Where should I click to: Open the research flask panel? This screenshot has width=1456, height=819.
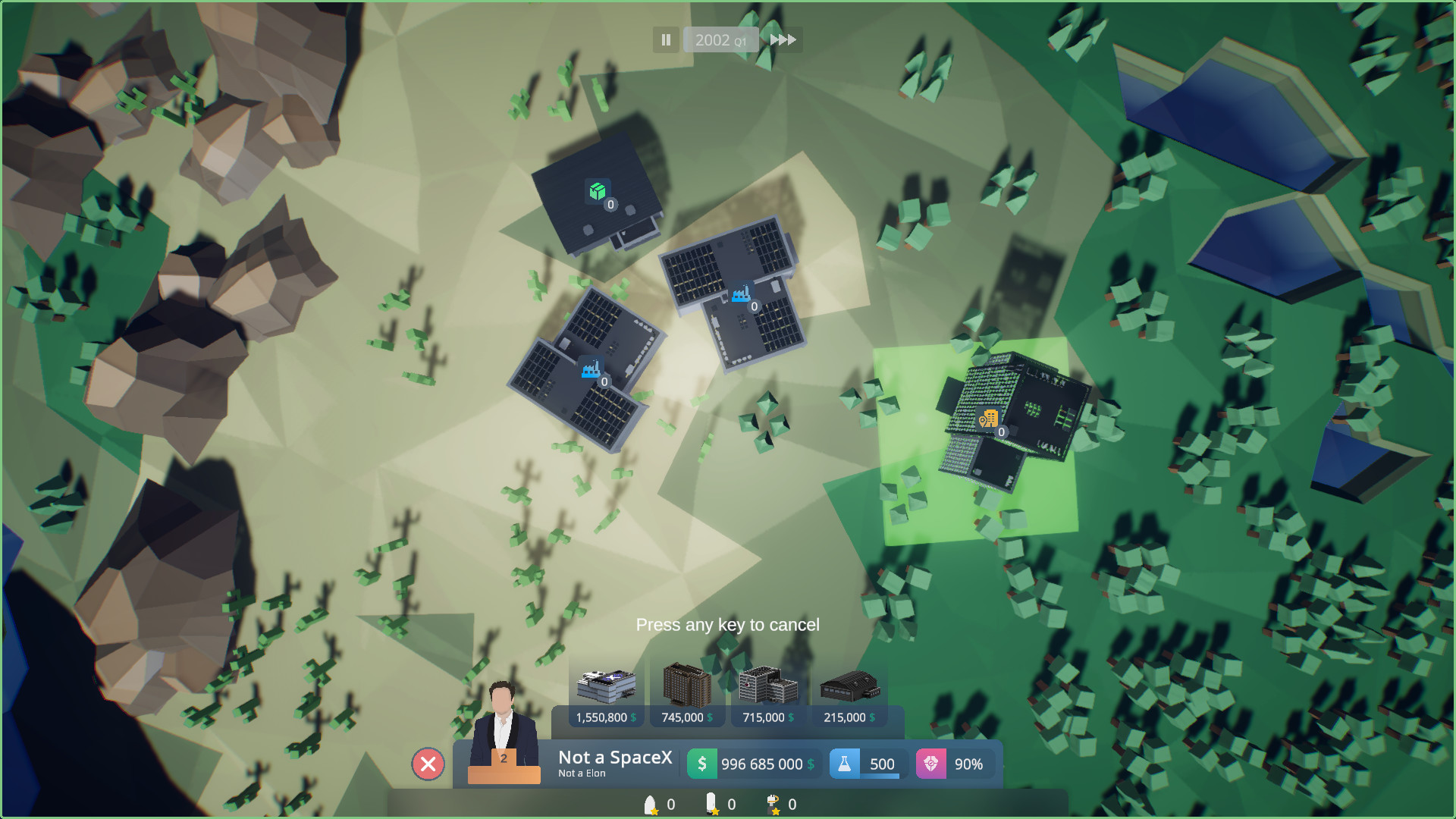coord(866,764)
